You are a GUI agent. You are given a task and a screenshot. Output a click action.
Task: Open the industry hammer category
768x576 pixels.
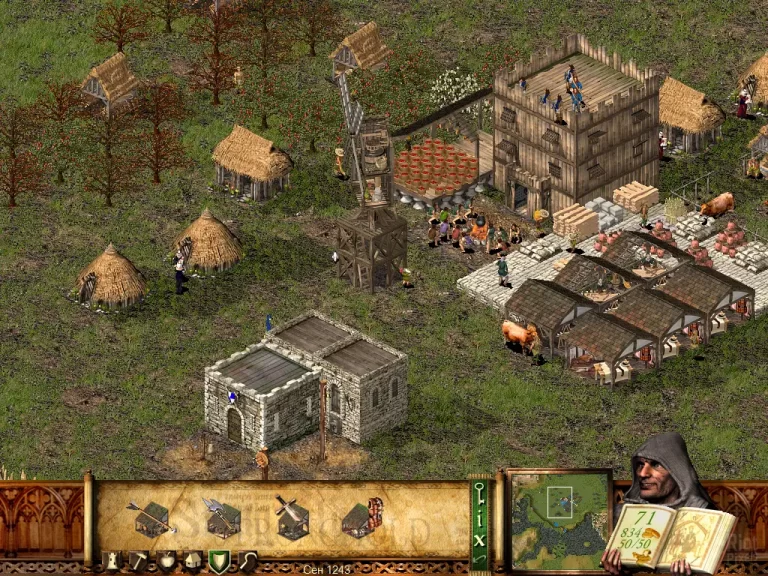(x=139, y=561)
